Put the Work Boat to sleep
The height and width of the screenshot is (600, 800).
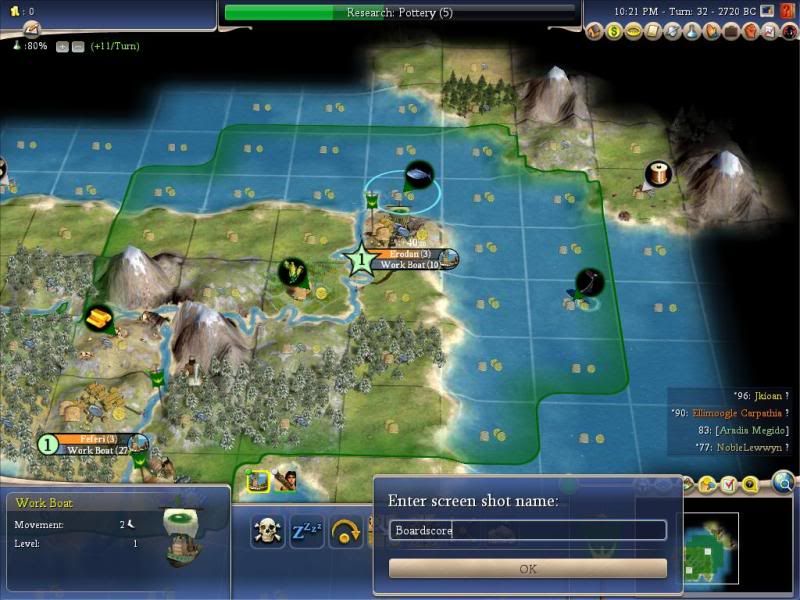tap(306, 530)
